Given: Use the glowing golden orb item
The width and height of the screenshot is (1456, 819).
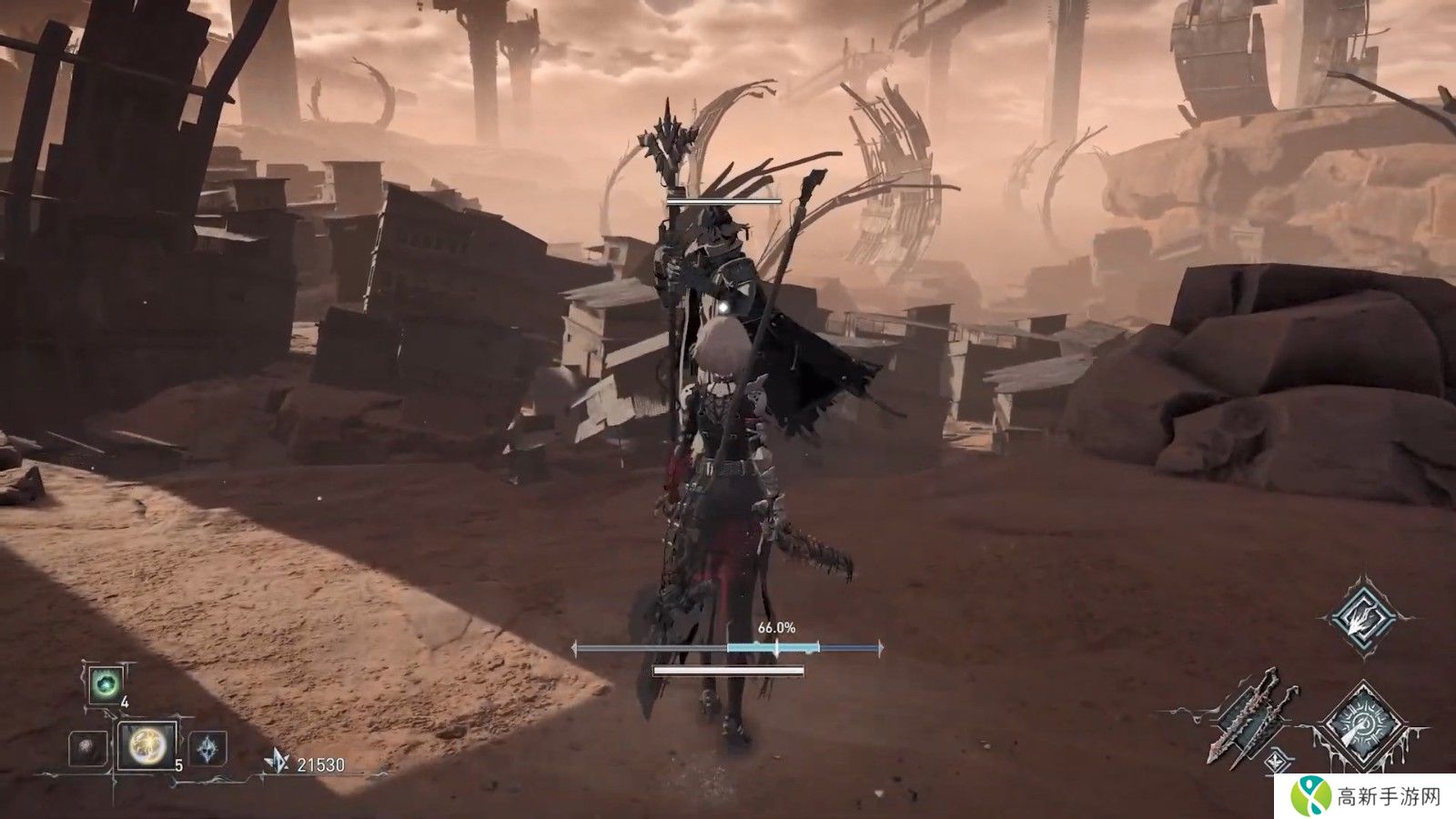Looking at the screenshot, I should tap(147, 746).
